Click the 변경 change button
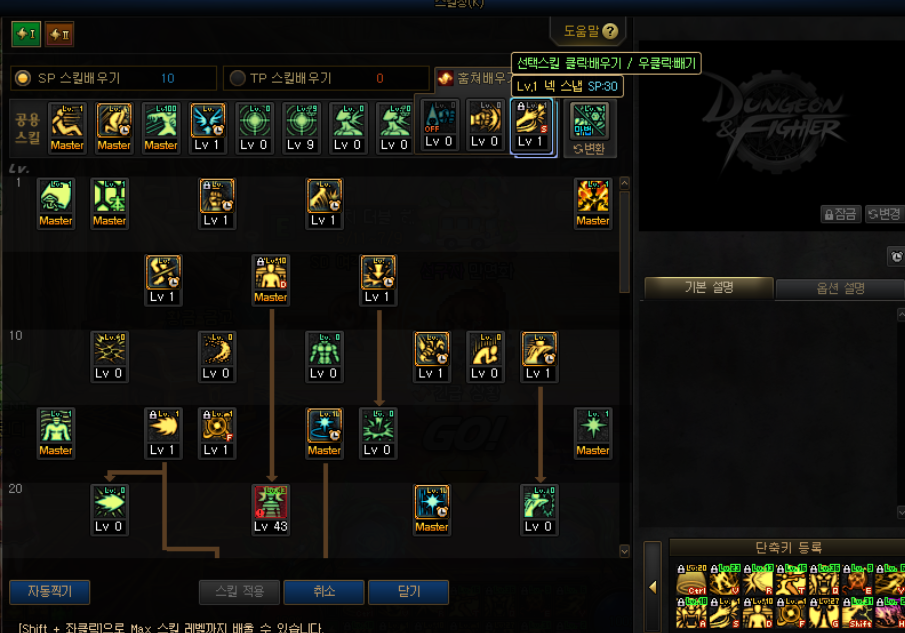Screen dimensions: 905x633 tap(883, 214)
